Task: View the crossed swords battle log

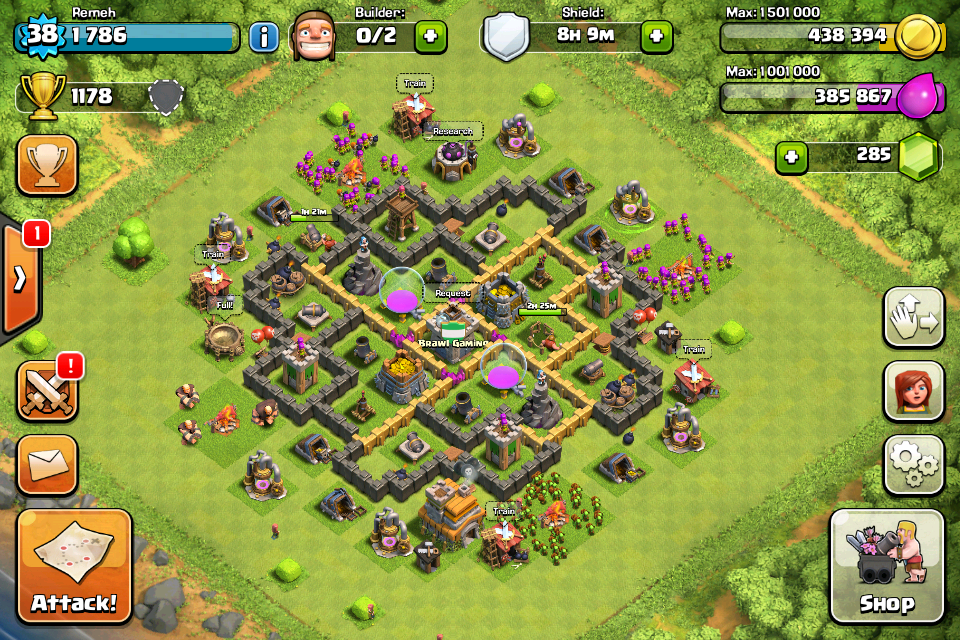Action: coord(47,391)
